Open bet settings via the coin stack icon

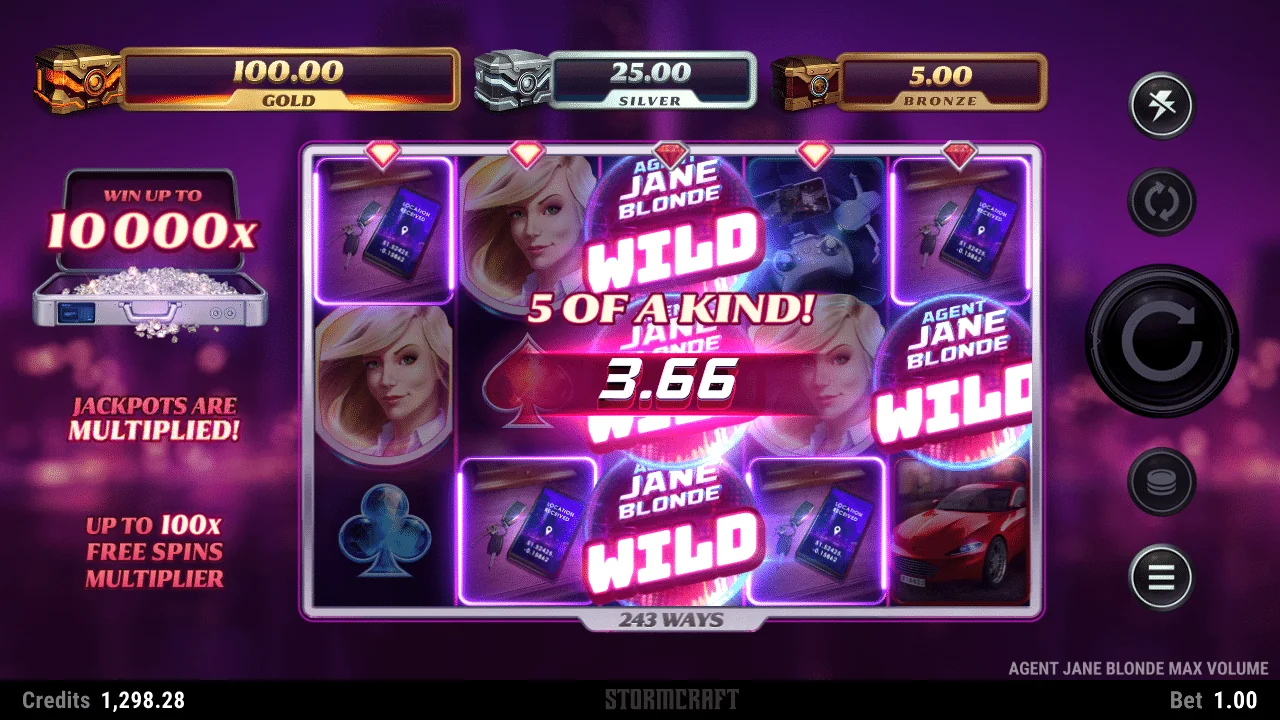tap(1161, 481)
